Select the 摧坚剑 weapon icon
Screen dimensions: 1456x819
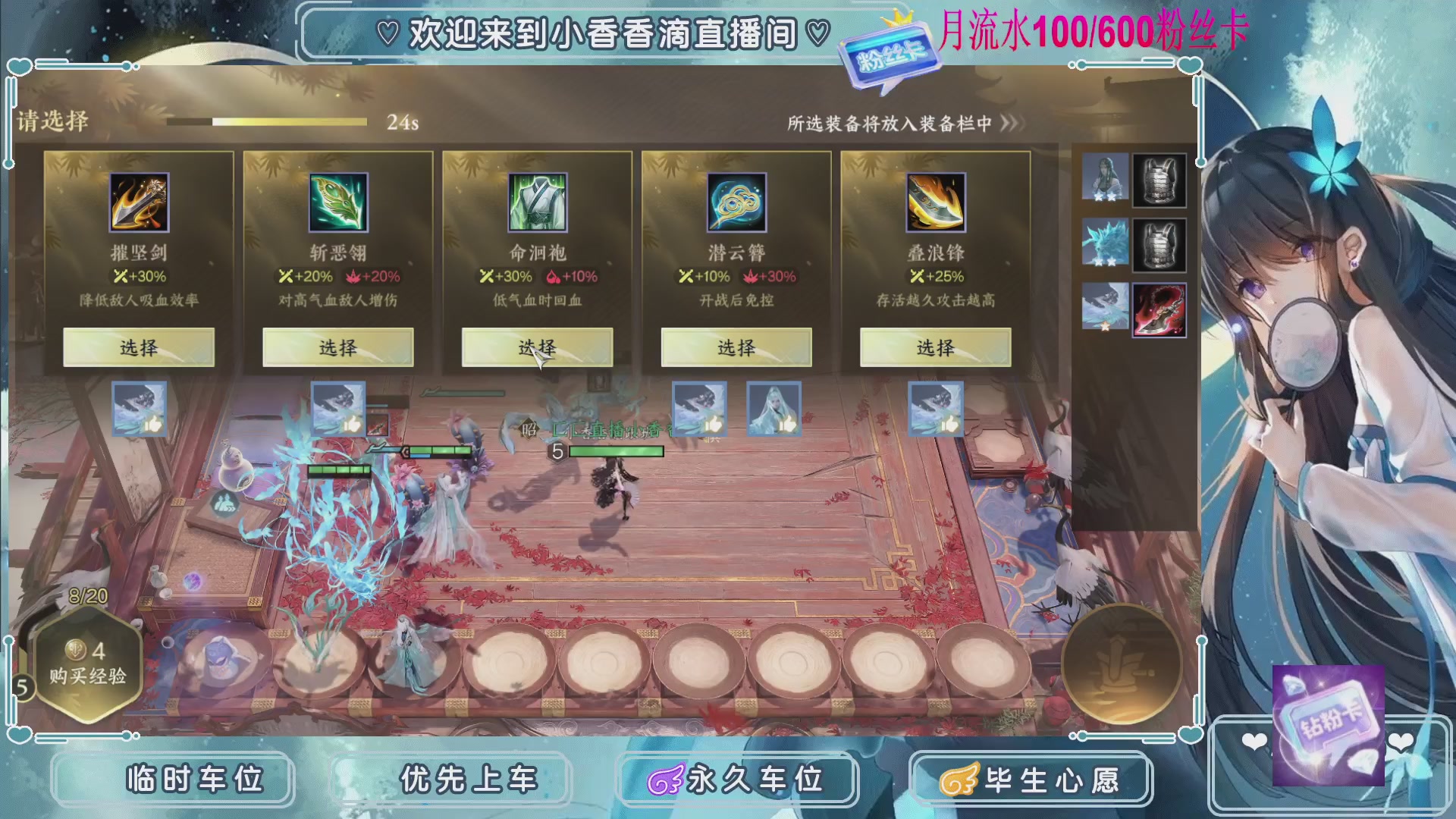tap(138, 202)
